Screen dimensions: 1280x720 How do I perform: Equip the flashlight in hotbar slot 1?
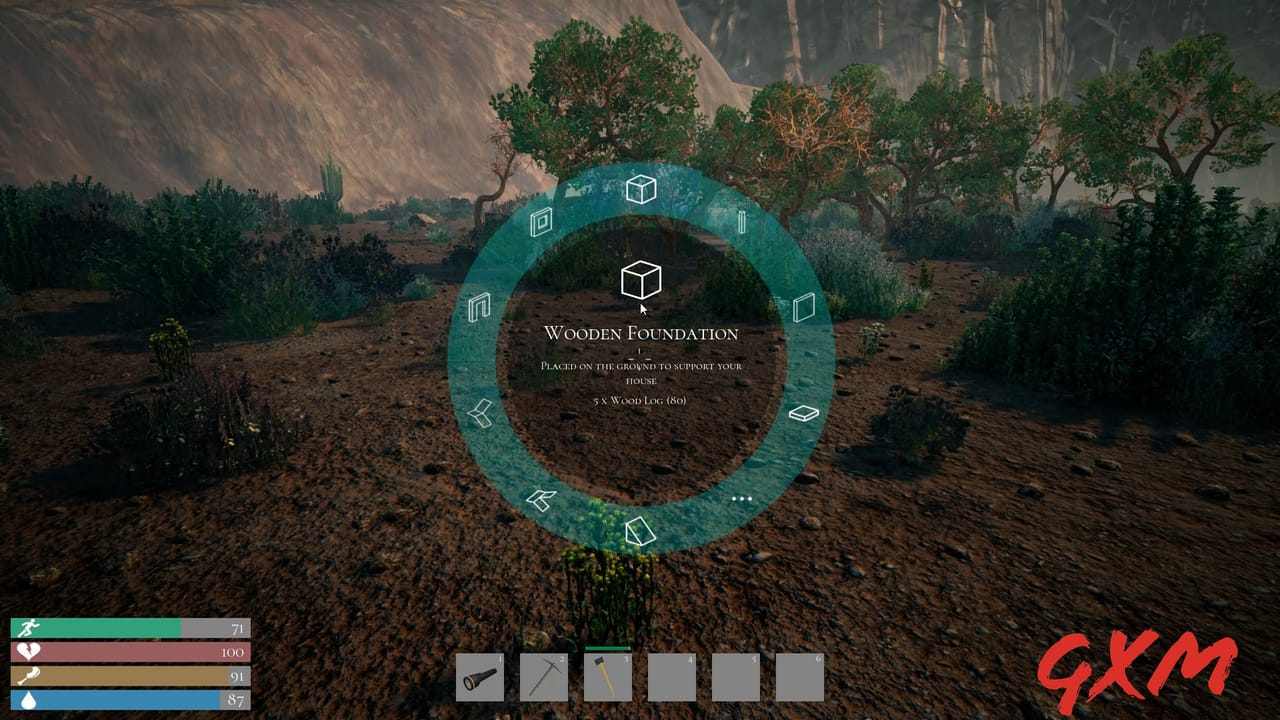[x=480, y=676]
